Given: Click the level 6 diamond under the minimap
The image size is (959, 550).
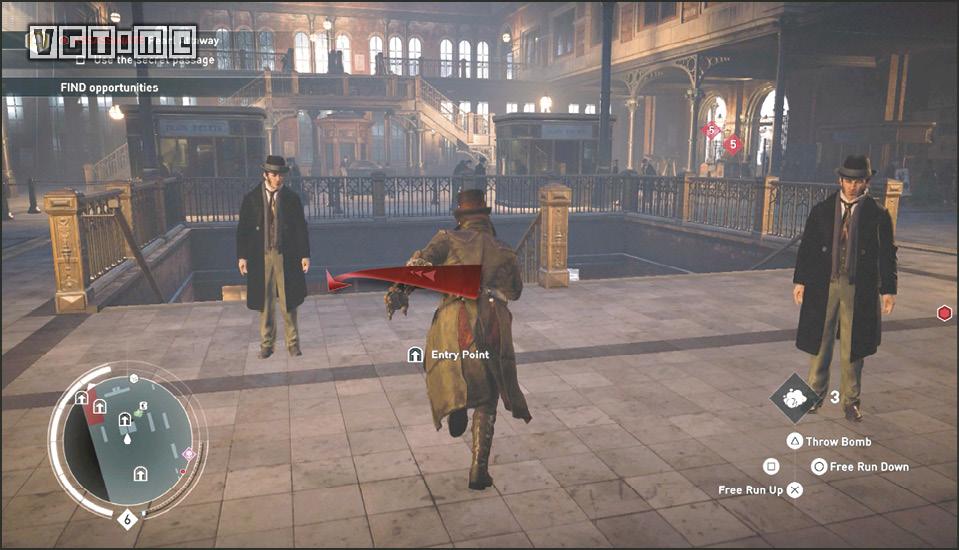Looking at the screenshot, I should point(127,518).
